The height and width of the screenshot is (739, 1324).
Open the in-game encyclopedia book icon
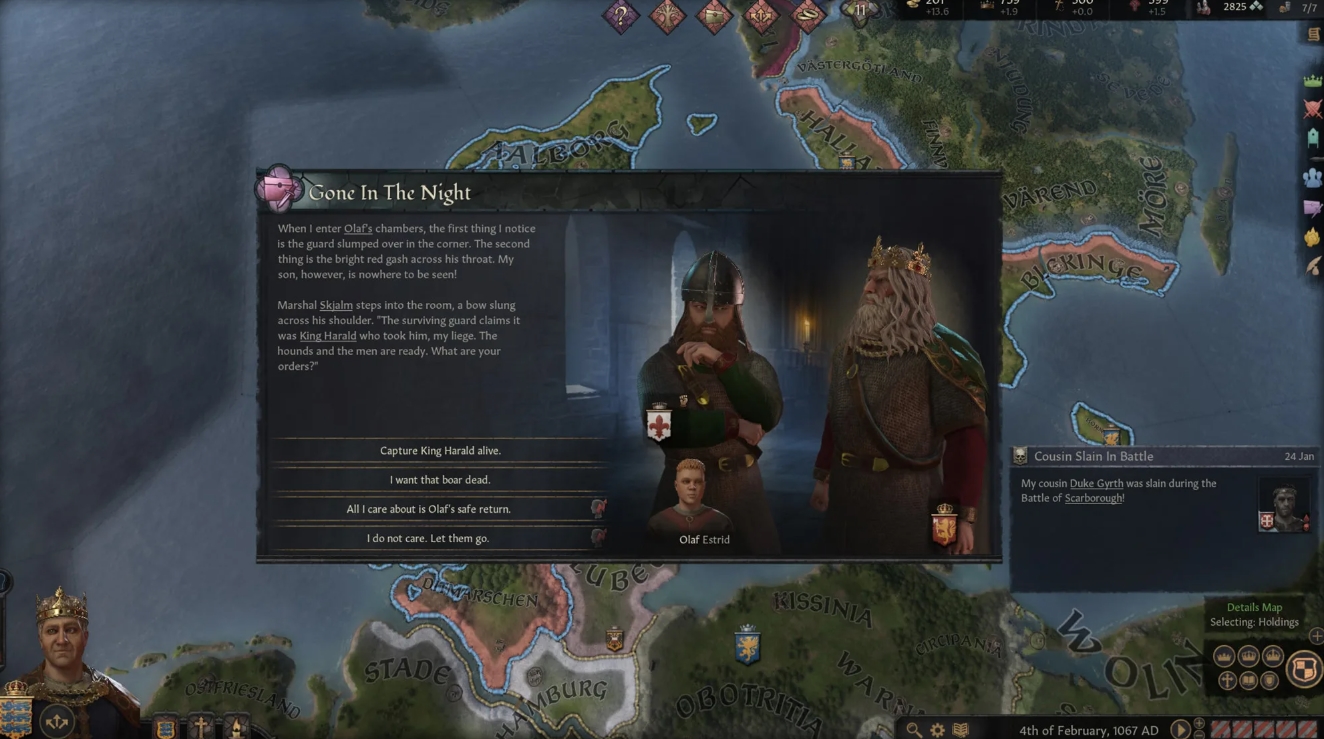pos(961,729)
